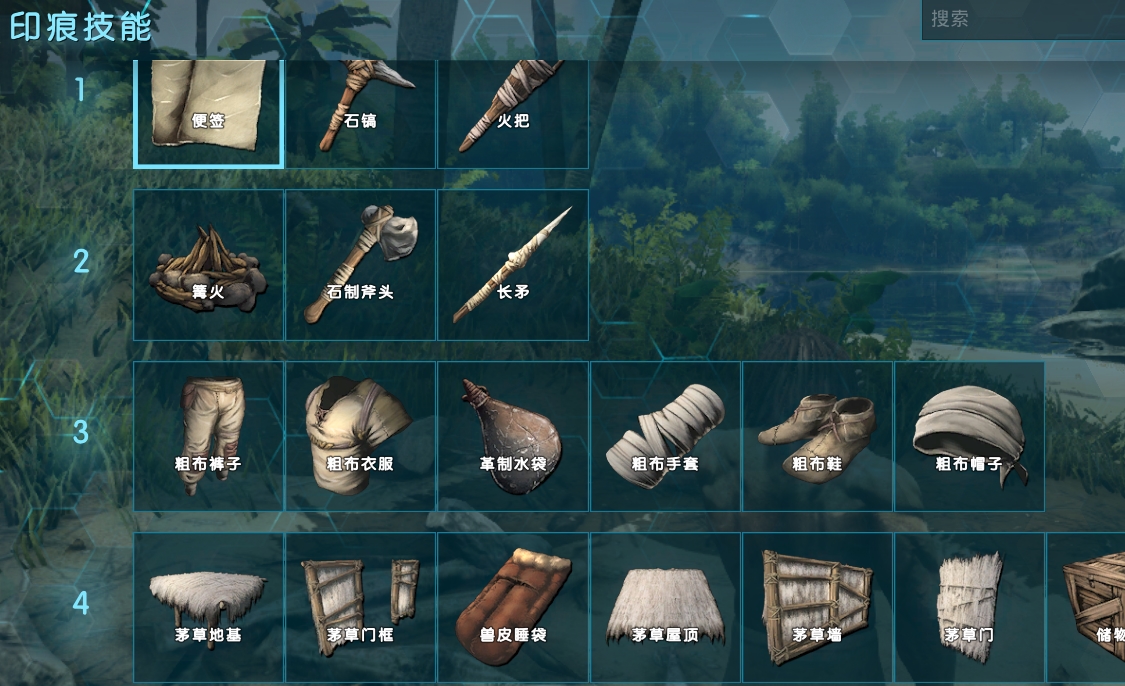Pick the 篝火 campfire engram
The height and width of the screenshot is (686, 1125).
click(209, 266)
